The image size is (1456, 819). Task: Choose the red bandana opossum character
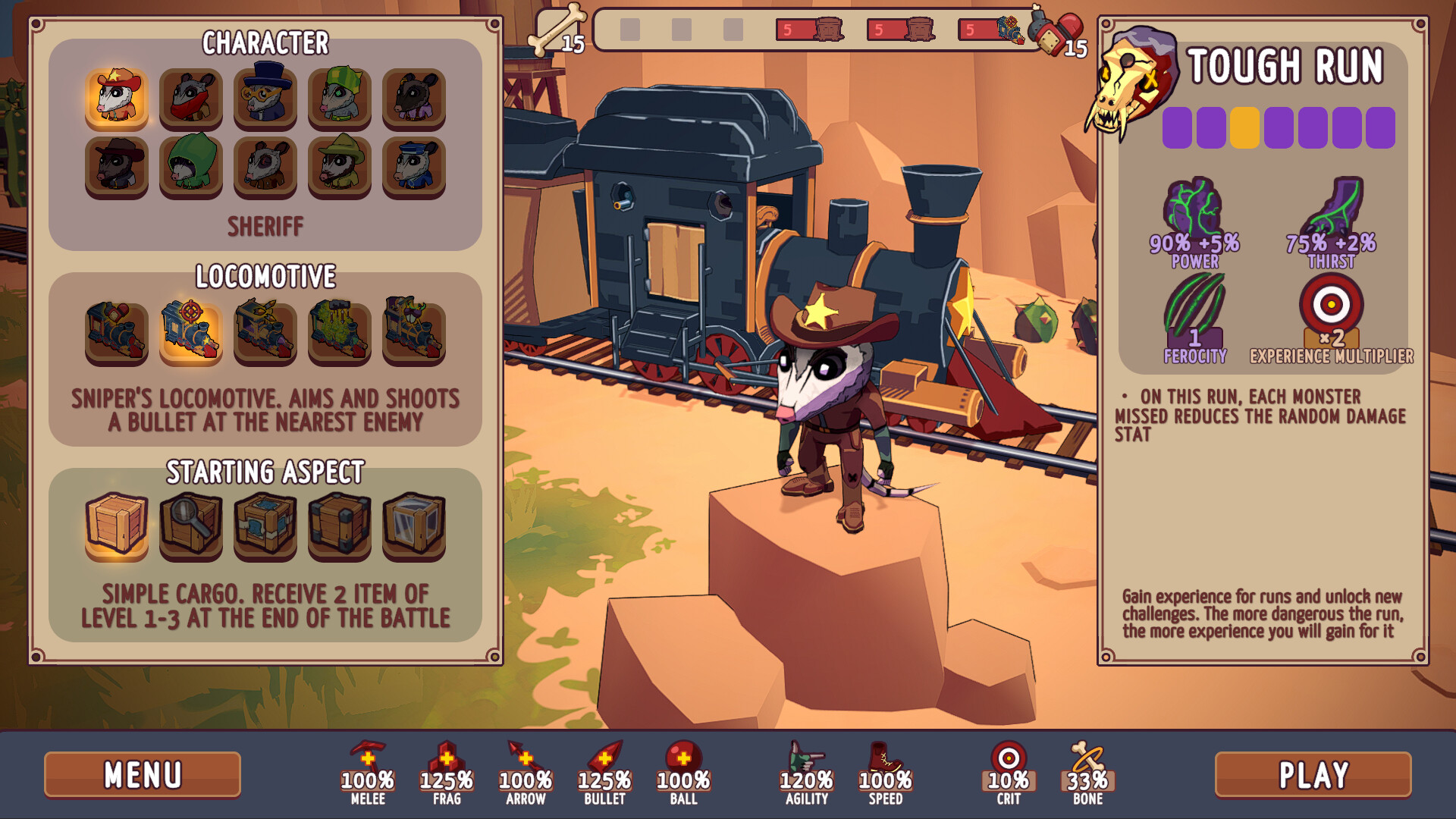[x=190, y=96]
